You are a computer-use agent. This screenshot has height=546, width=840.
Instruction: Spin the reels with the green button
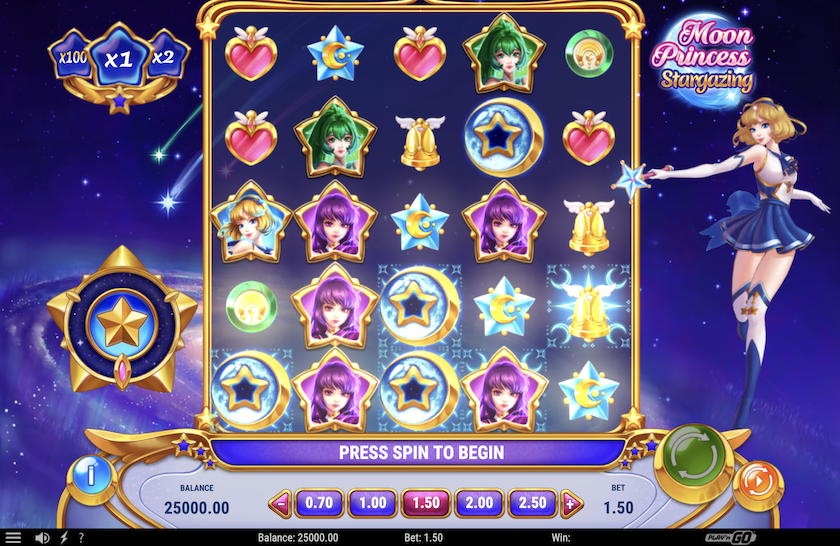(692, 463)
